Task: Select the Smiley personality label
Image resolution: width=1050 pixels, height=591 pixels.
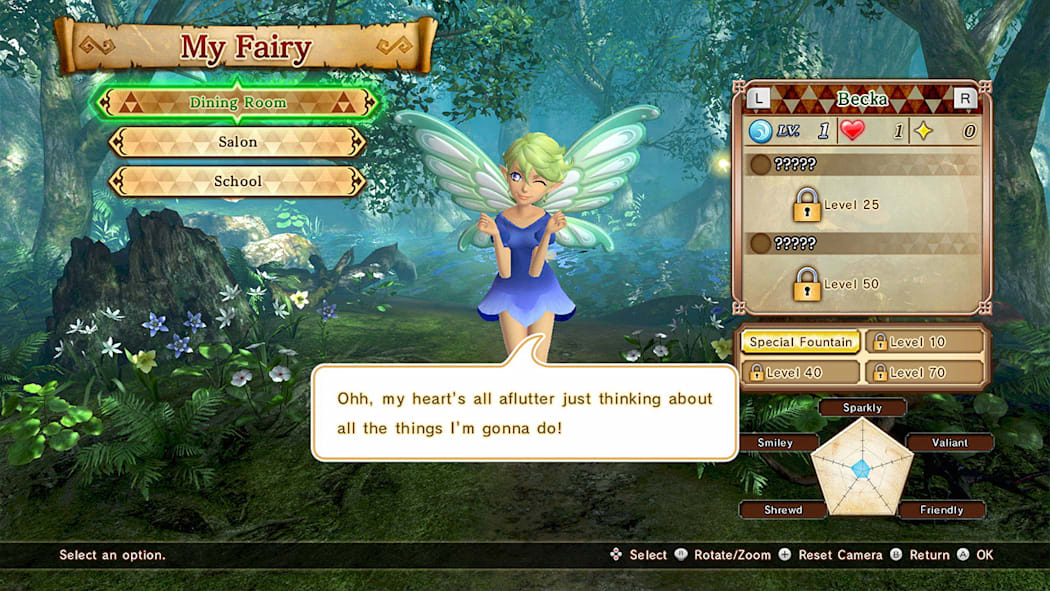Action: [x=776, y=443]
